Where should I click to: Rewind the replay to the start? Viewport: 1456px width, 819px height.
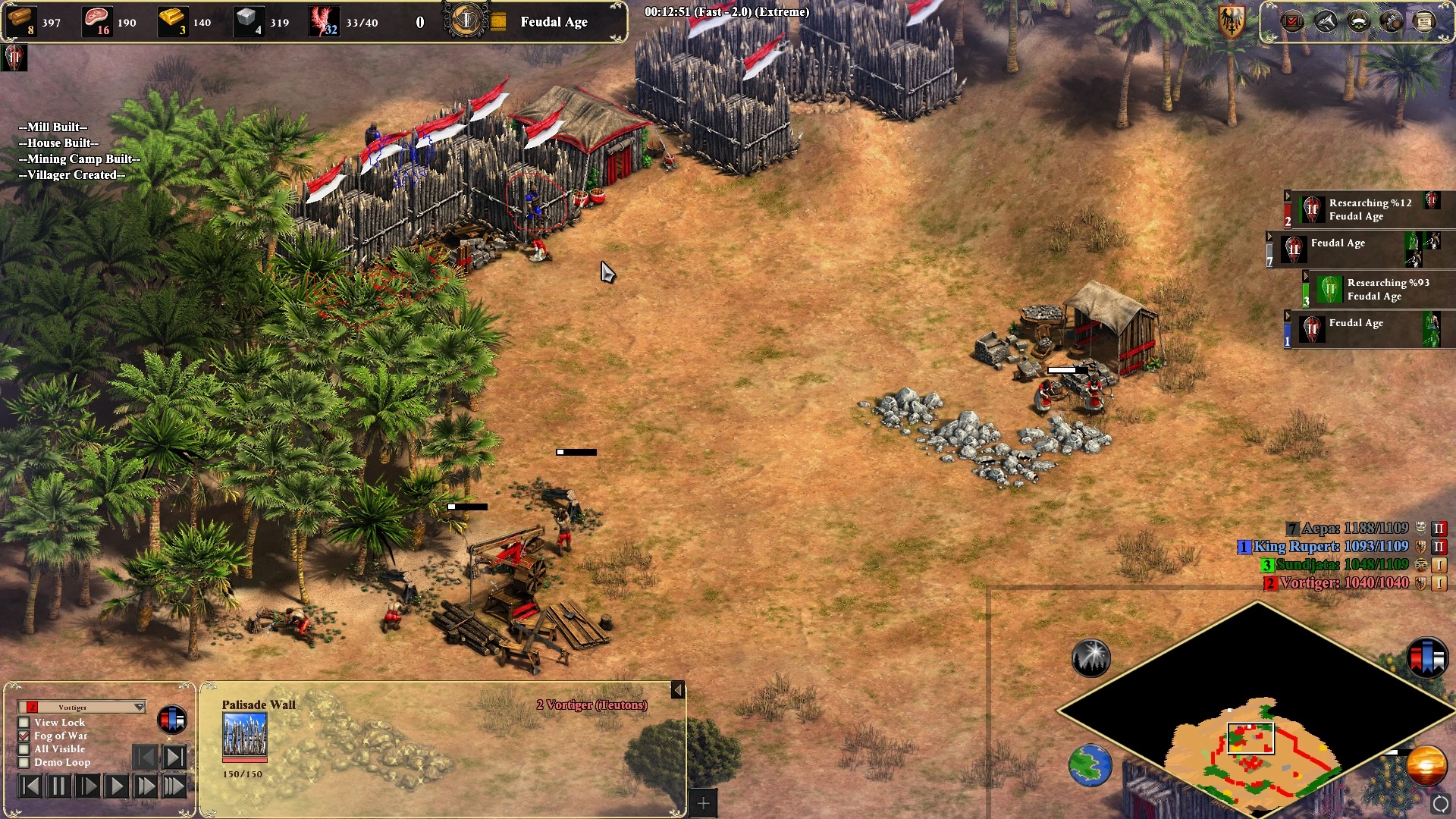pos(30,786)
